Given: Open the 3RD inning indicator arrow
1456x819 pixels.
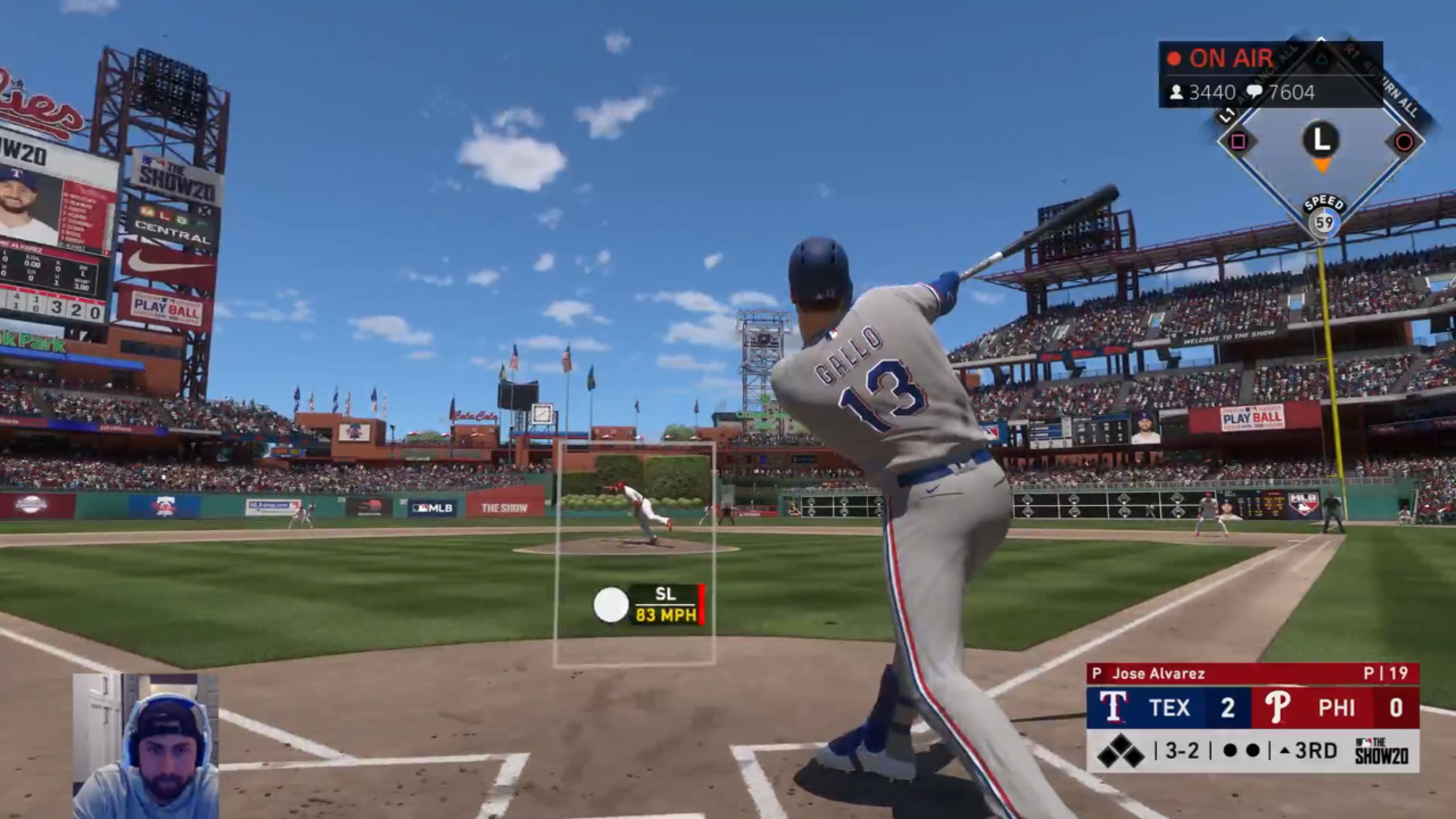Looking at the screenshot, I should click(x=1284, y=752).
